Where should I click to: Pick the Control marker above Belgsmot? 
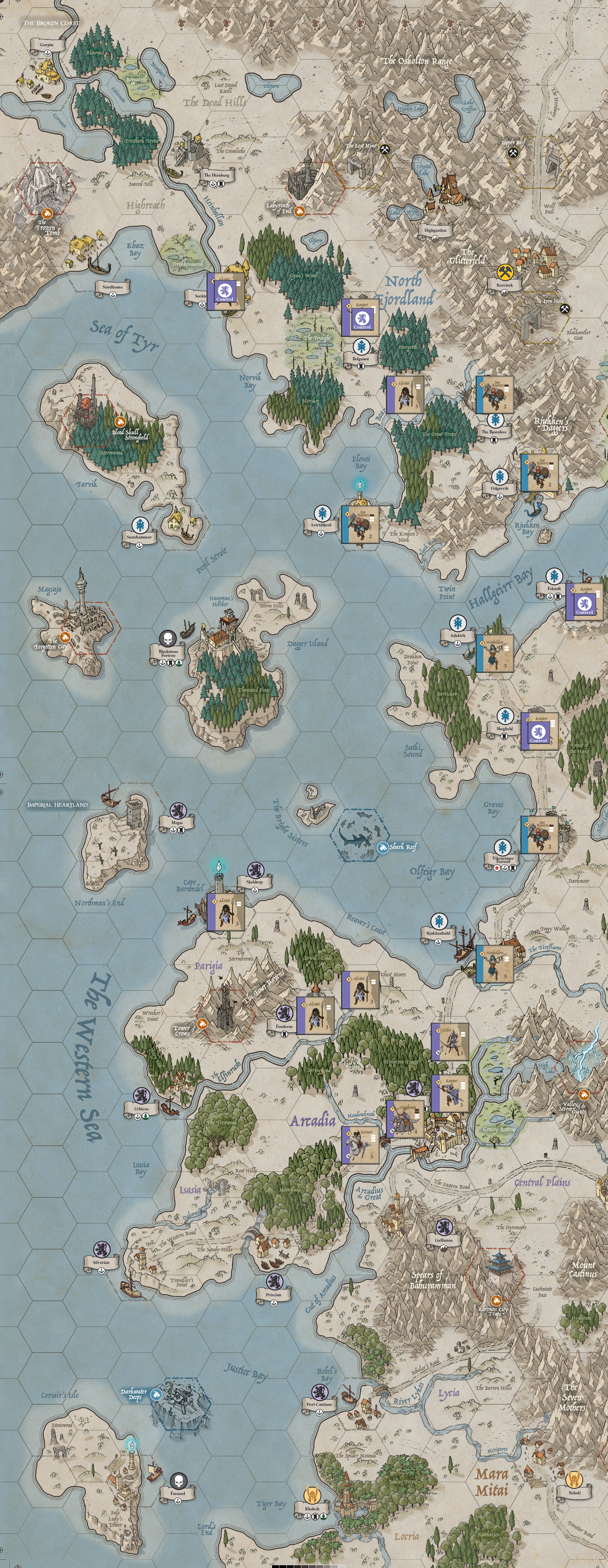(x=360, y=317)
